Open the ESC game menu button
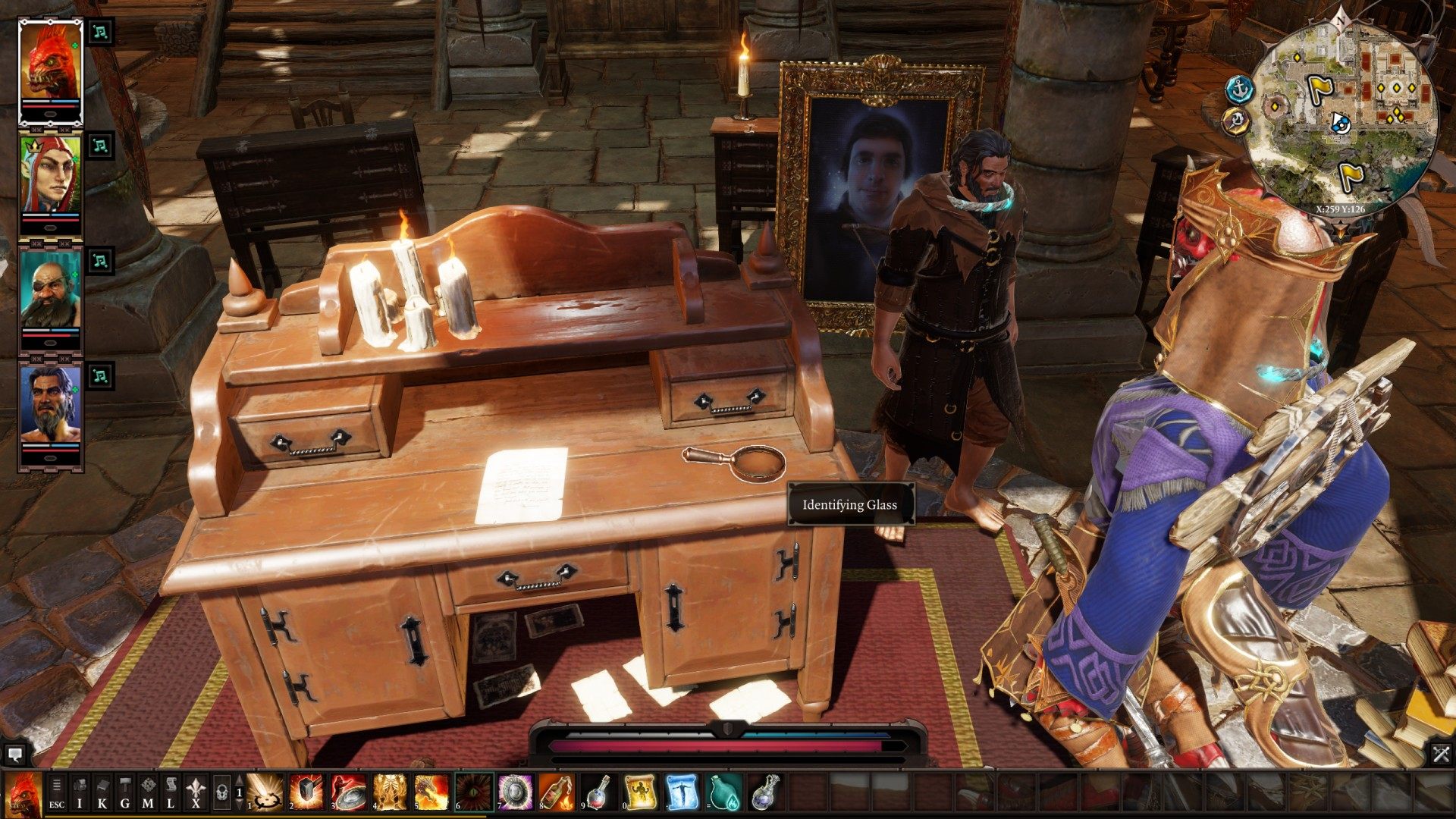The width and height of the screenshot is (1456, 819). point(57,793)
